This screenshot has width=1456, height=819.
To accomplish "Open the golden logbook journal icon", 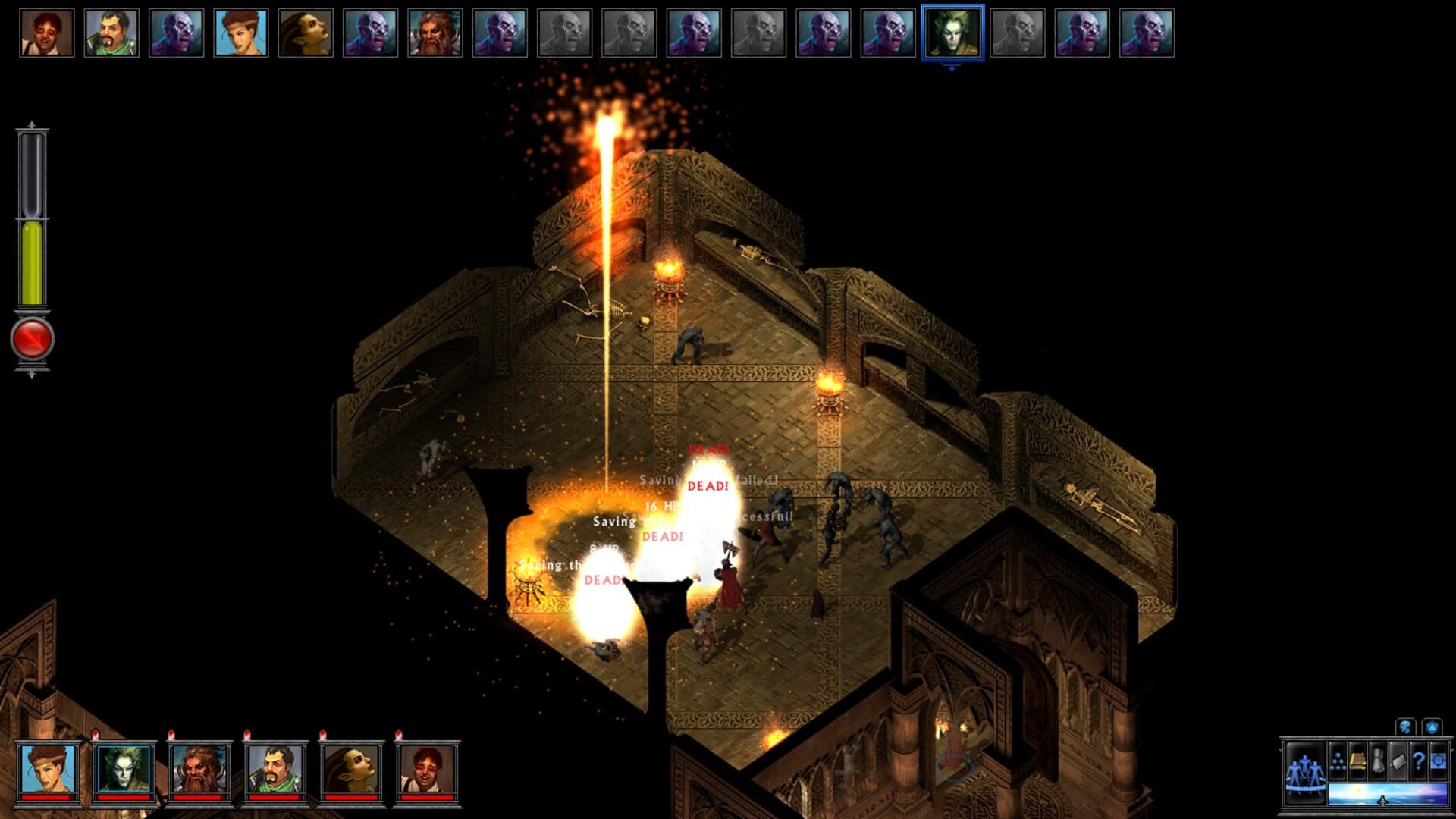I will [x=1358, y=761].
